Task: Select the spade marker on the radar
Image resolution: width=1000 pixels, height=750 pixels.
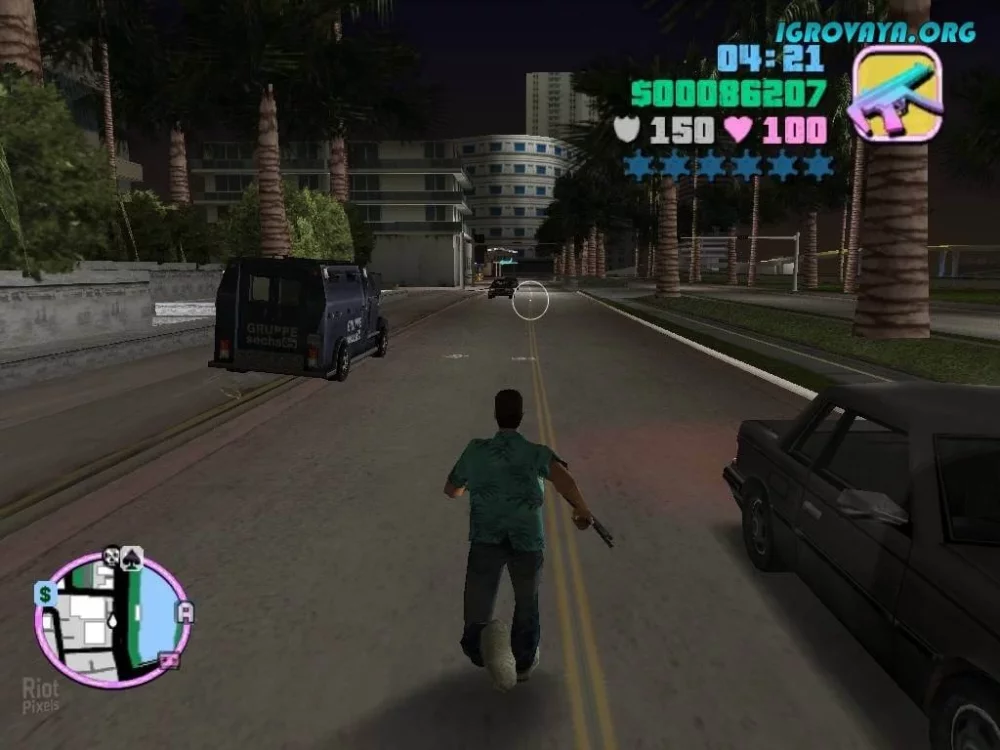Action: (x=133, y=559)
